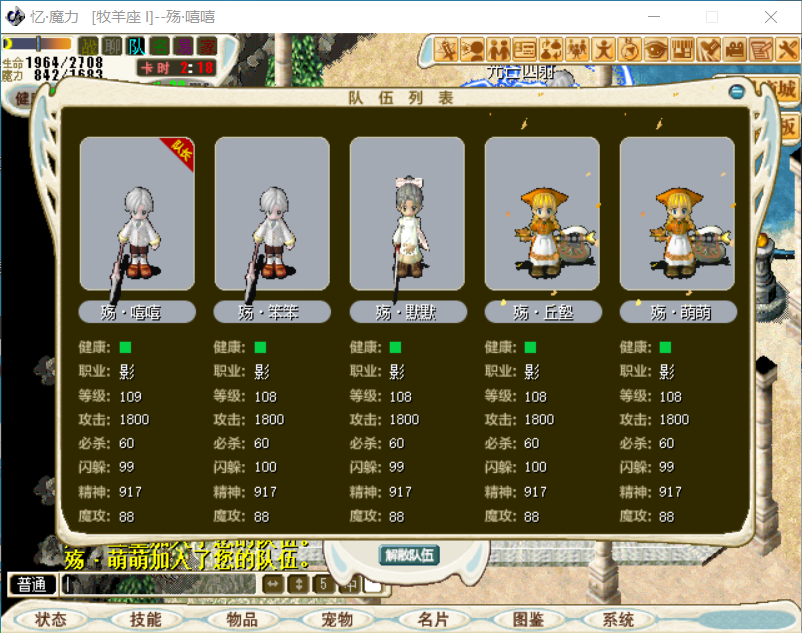
Task: Open the 图鉴 encyclopedia menu
Action: (x=527, y=620)
